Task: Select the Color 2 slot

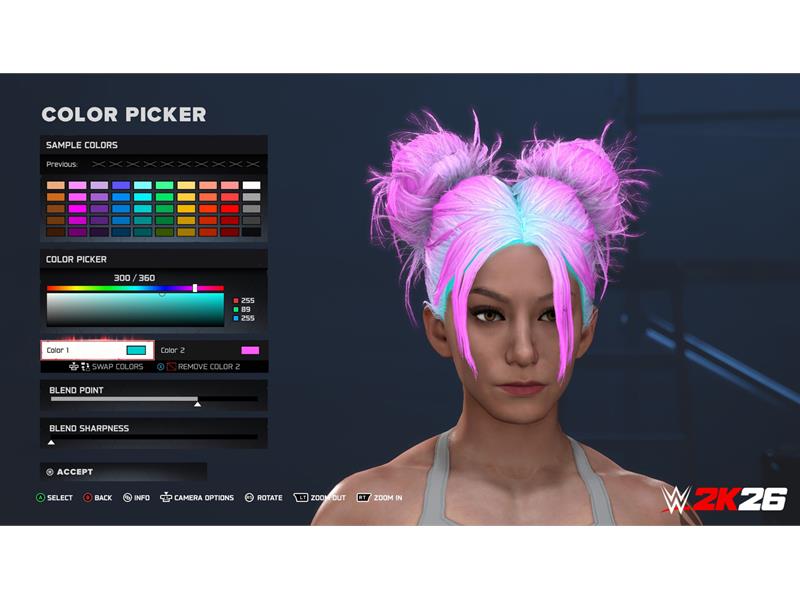Action: coord(210,350)
